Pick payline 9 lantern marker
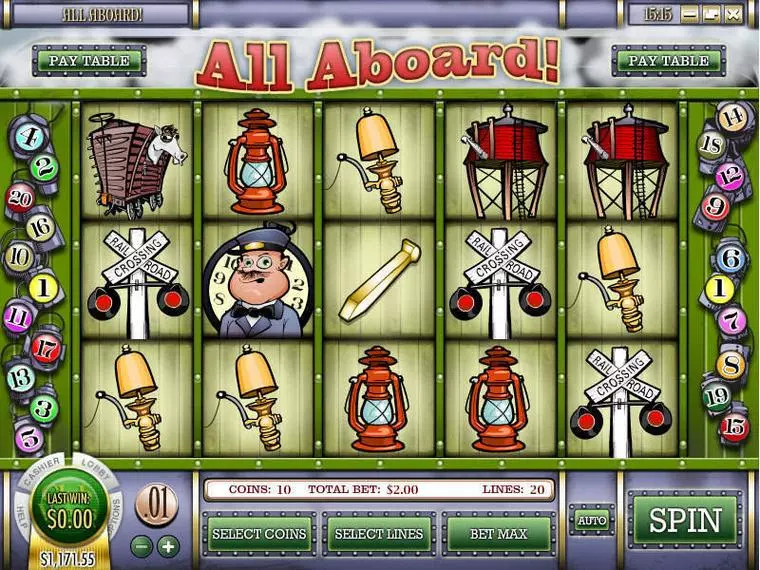760x570 pixels. click(714, 207)
